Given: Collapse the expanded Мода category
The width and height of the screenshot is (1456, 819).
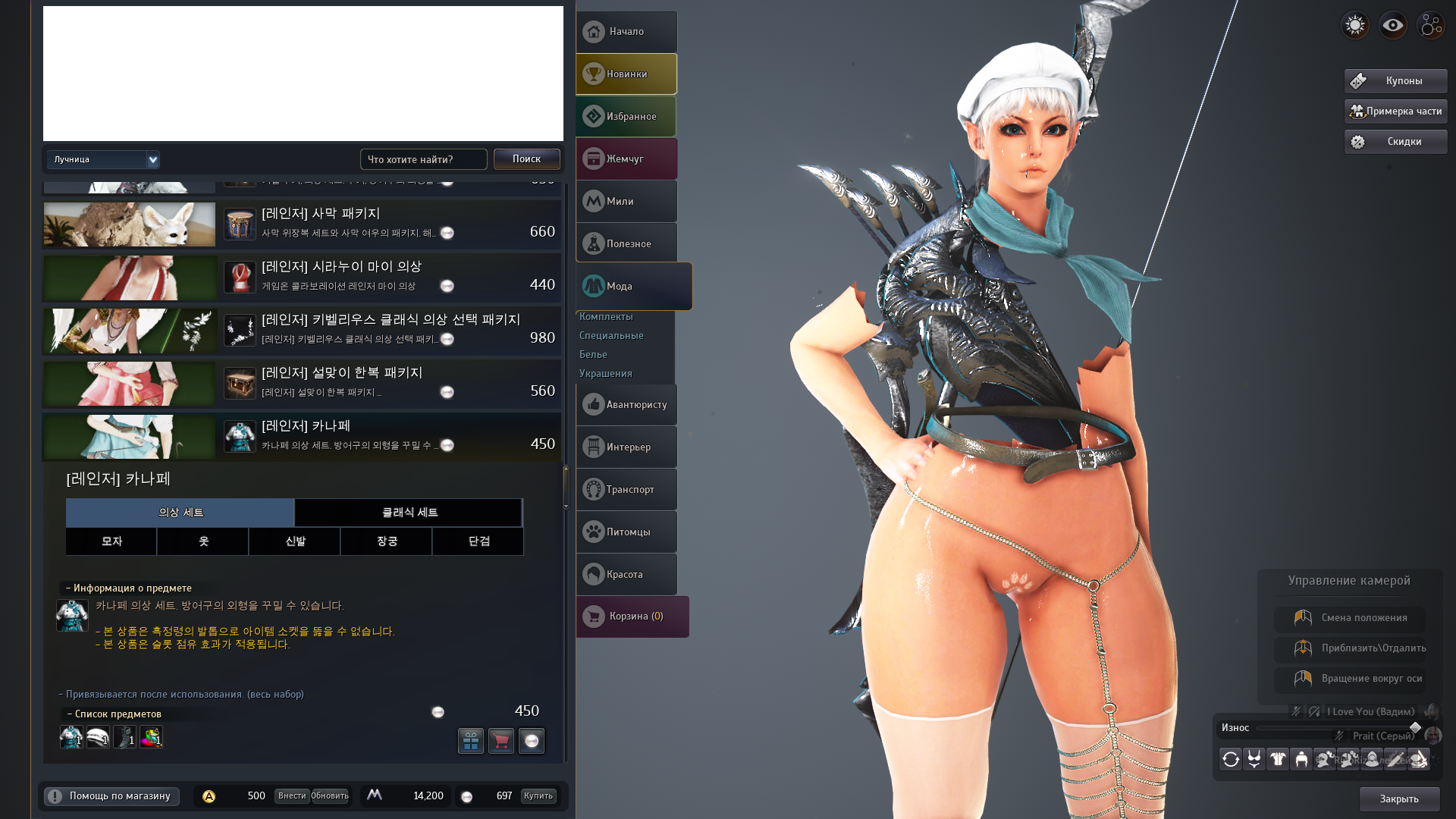Looking at the screenshot, I should (626, 286).
